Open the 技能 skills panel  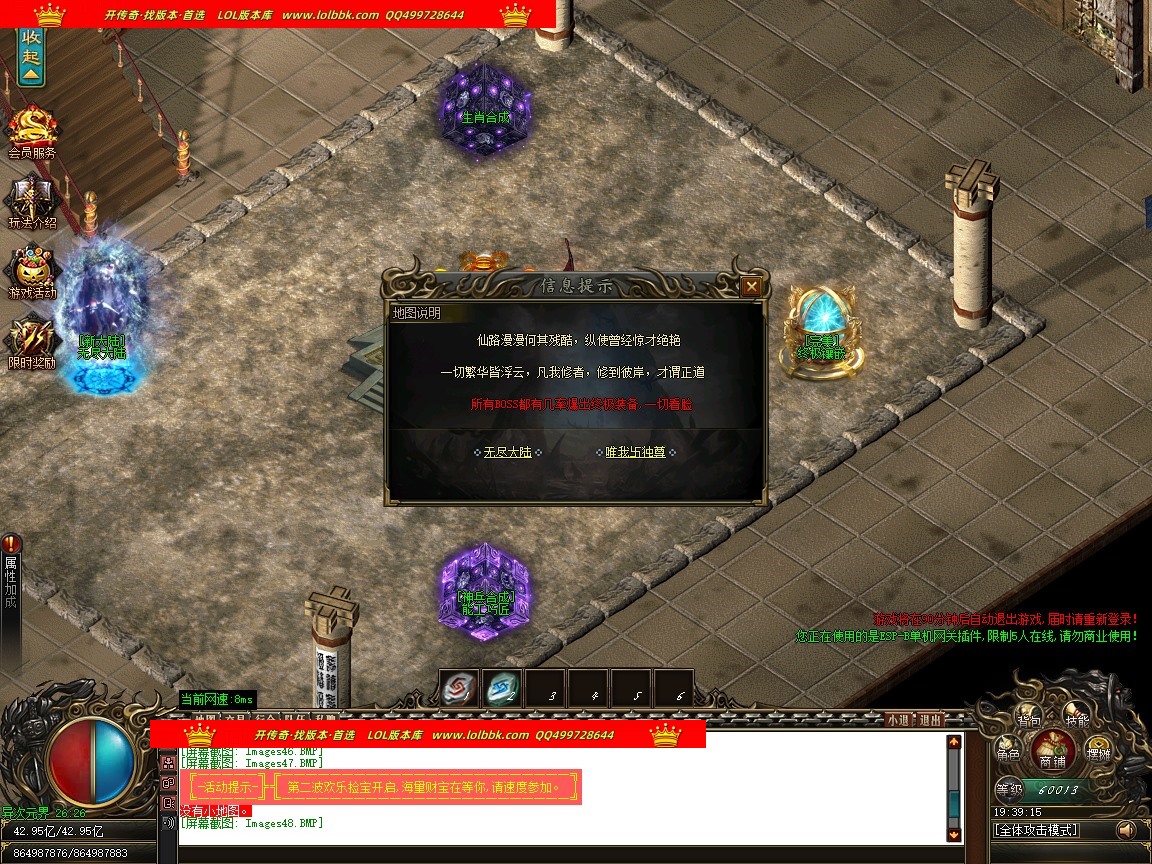[1077, 718]
